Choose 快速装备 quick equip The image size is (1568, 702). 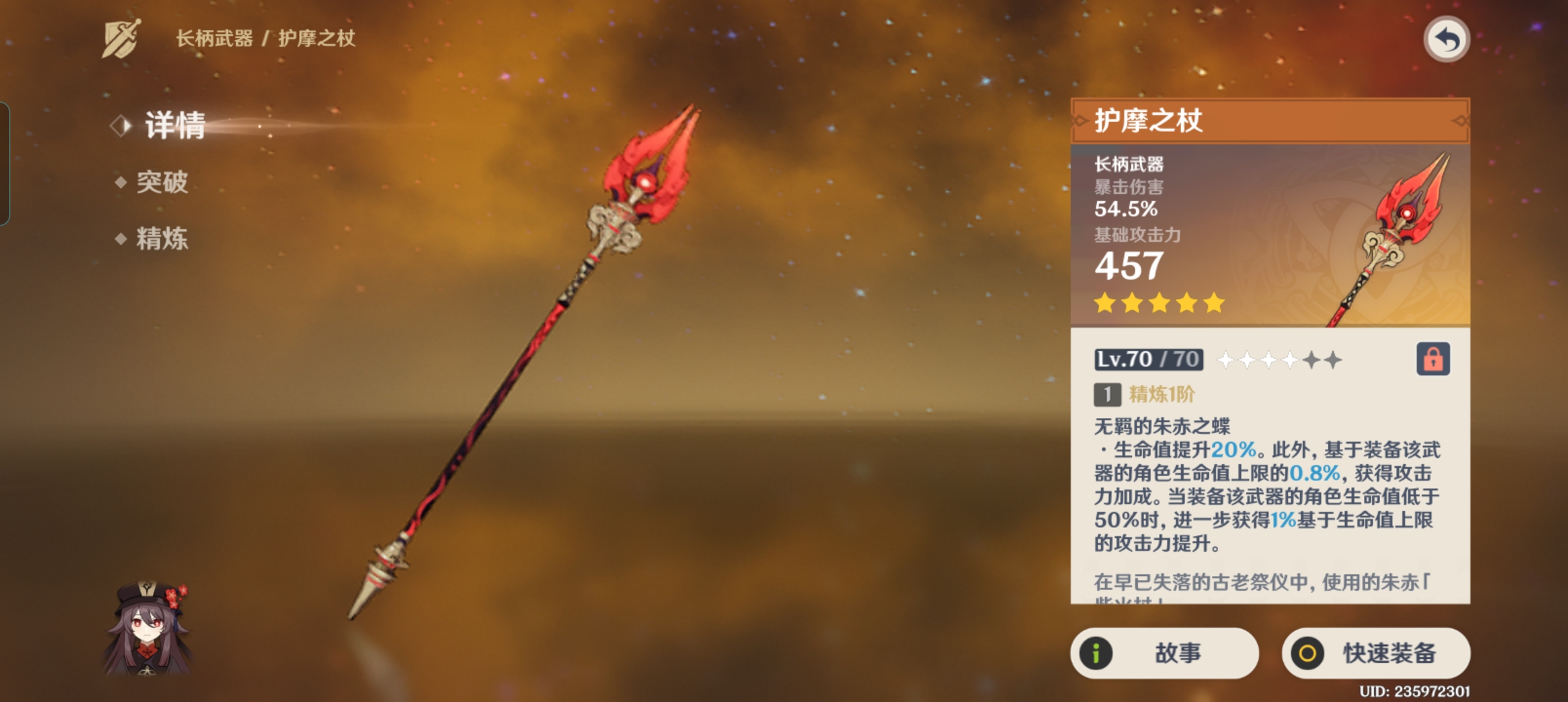(x=1376, y=653)
